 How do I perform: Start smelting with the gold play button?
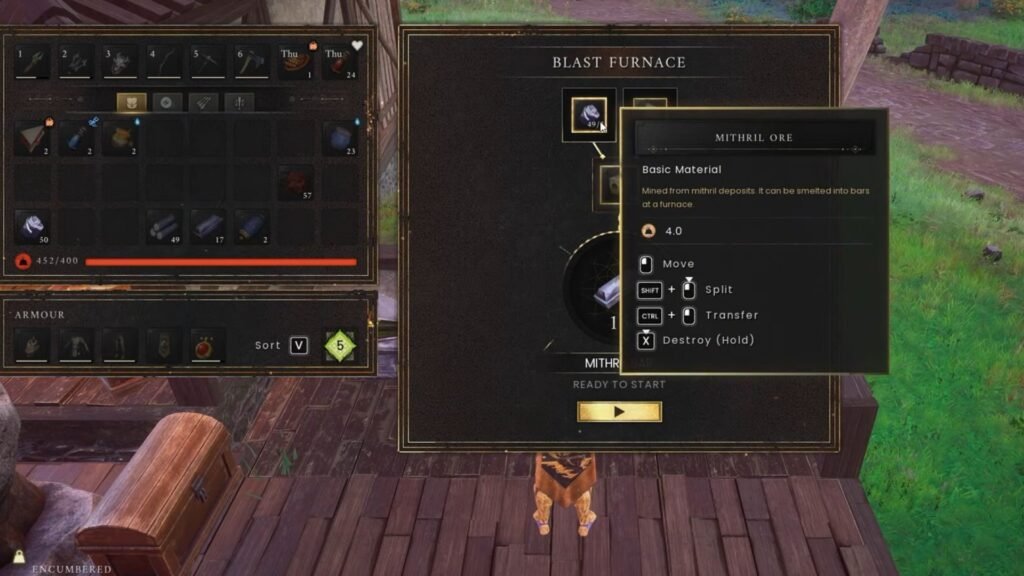[x=619, y=411]
